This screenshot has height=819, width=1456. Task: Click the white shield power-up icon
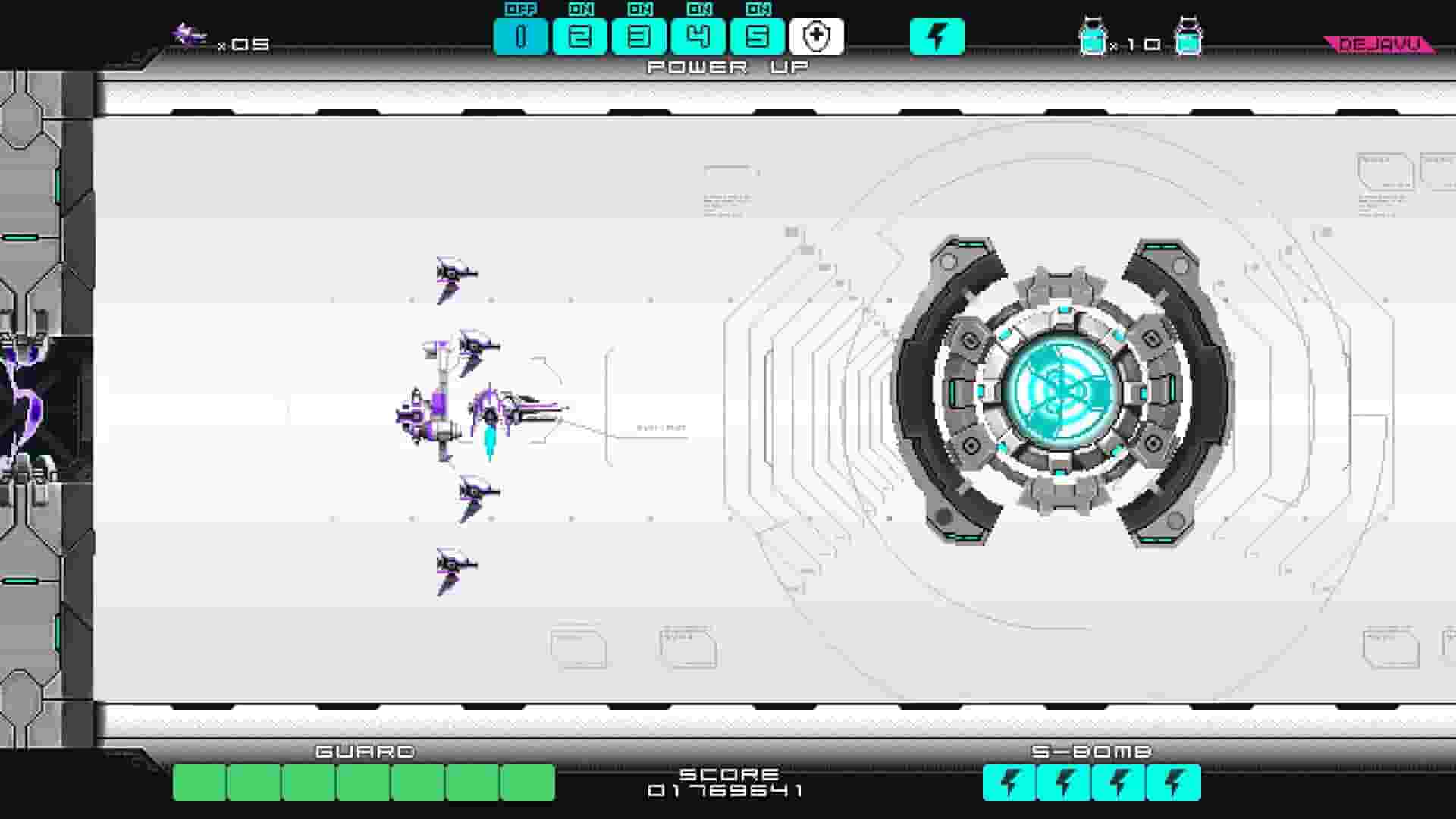(x=815, y=34)
